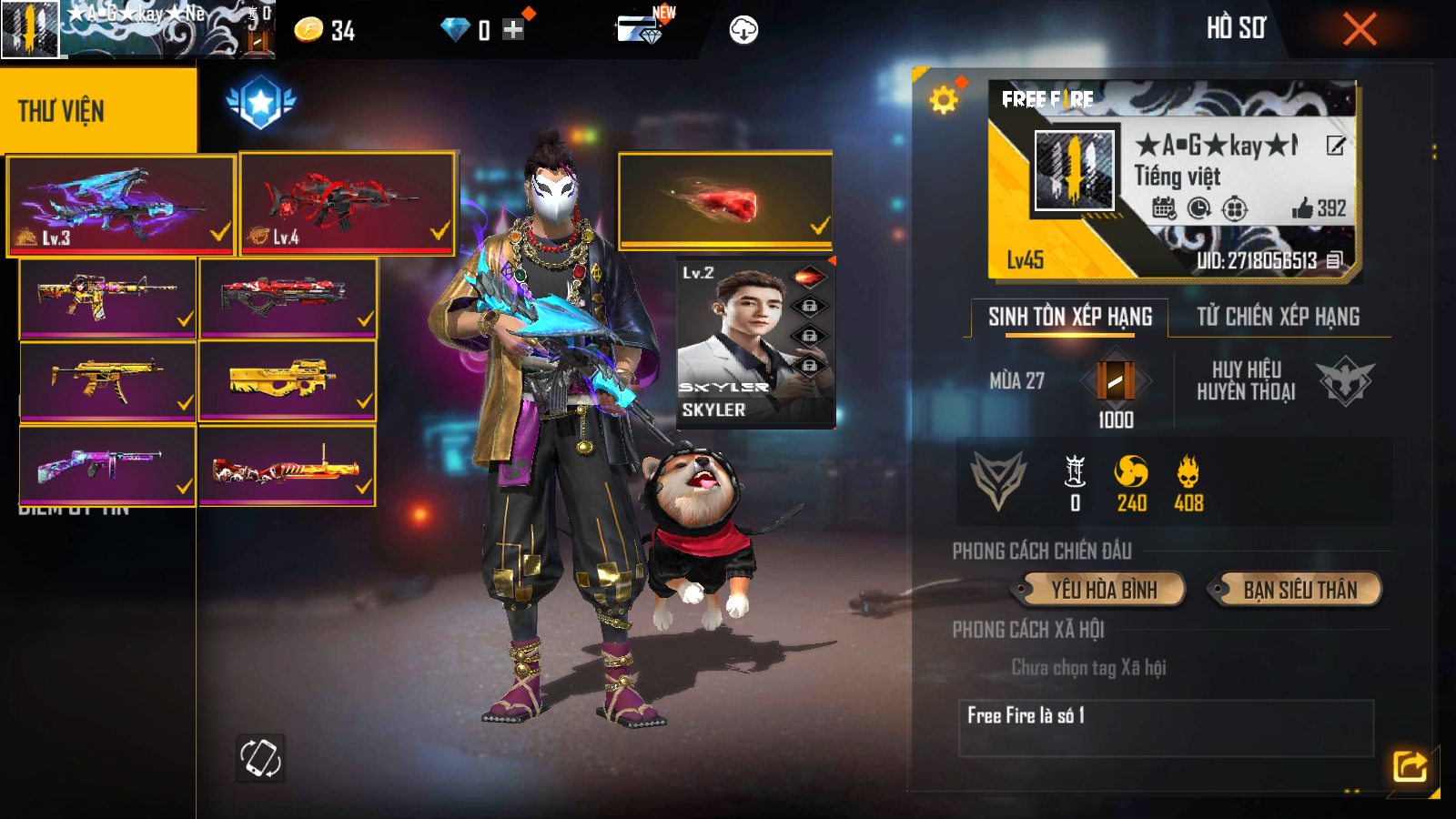Tap the Yêu Hòa Bình style tag

(x=1104, y=590)
